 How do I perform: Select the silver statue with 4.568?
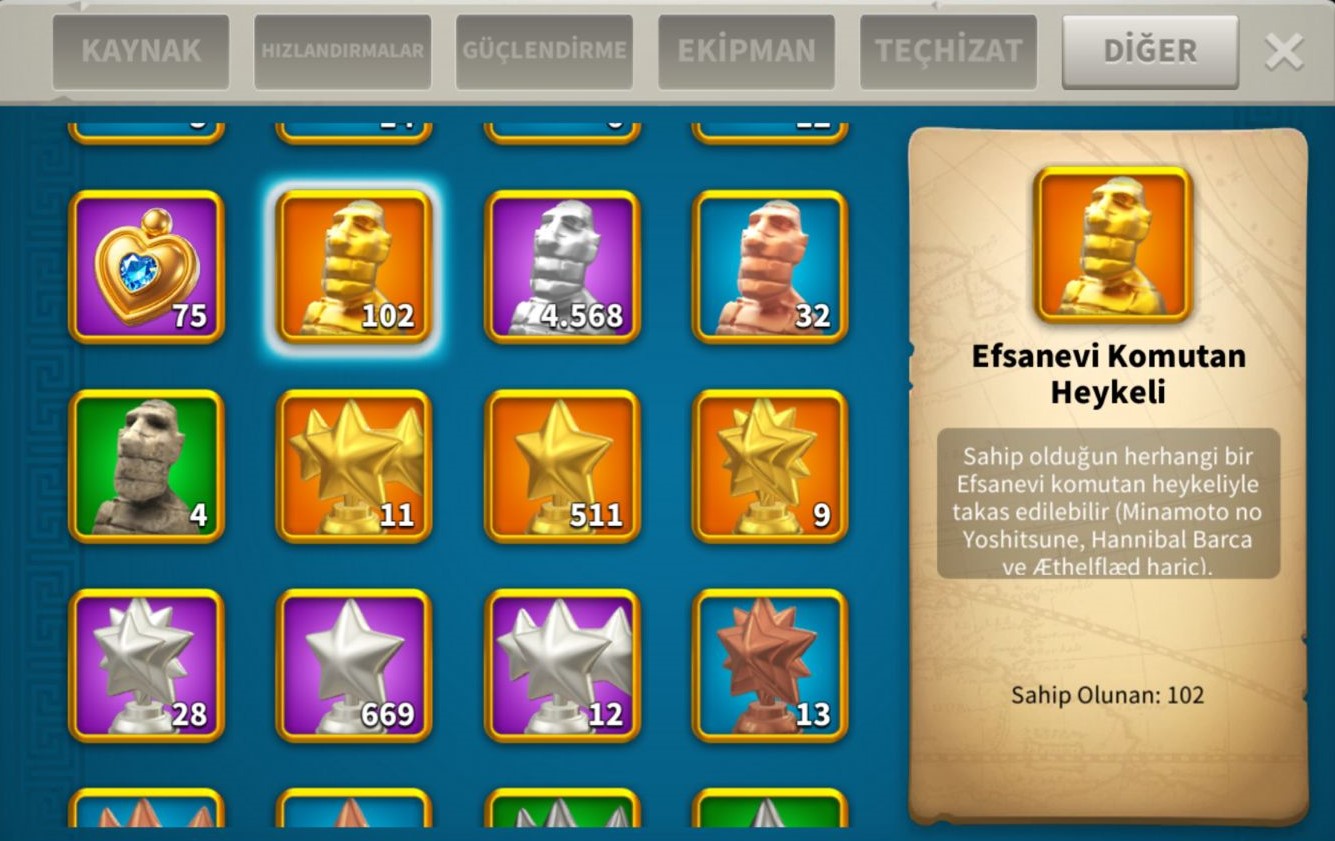point(562,267)
